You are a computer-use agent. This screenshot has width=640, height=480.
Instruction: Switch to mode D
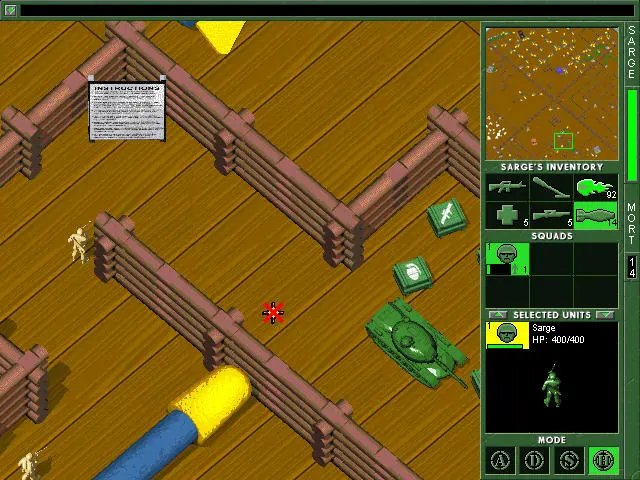[x=535, y=461]
